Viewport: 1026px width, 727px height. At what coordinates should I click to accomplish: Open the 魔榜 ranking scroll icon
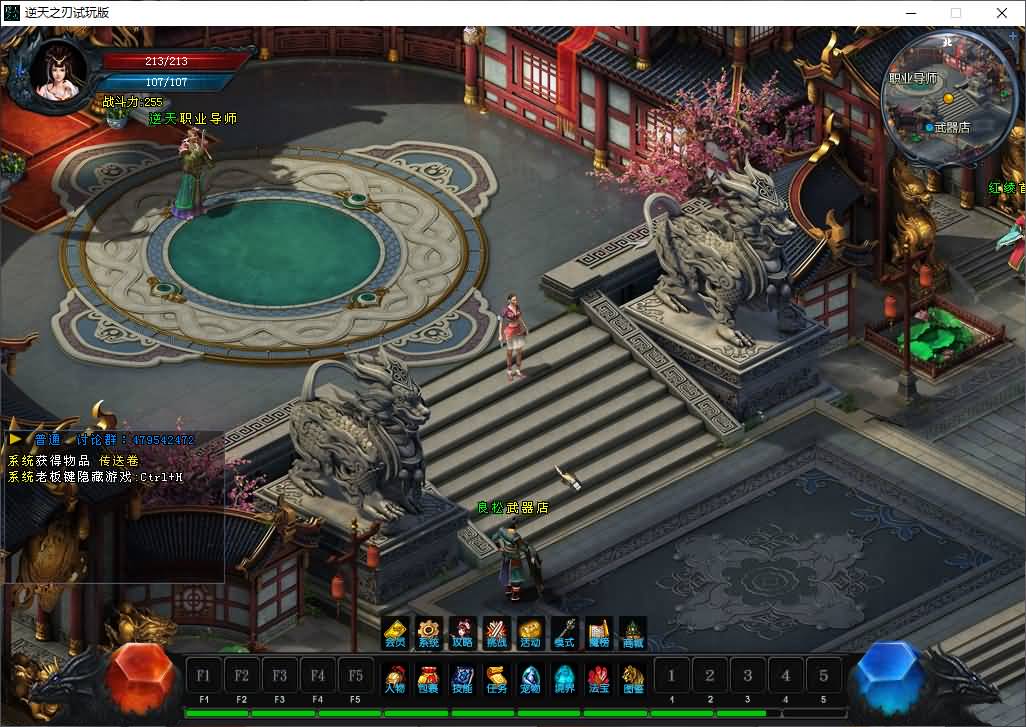[x=598, y=632]
